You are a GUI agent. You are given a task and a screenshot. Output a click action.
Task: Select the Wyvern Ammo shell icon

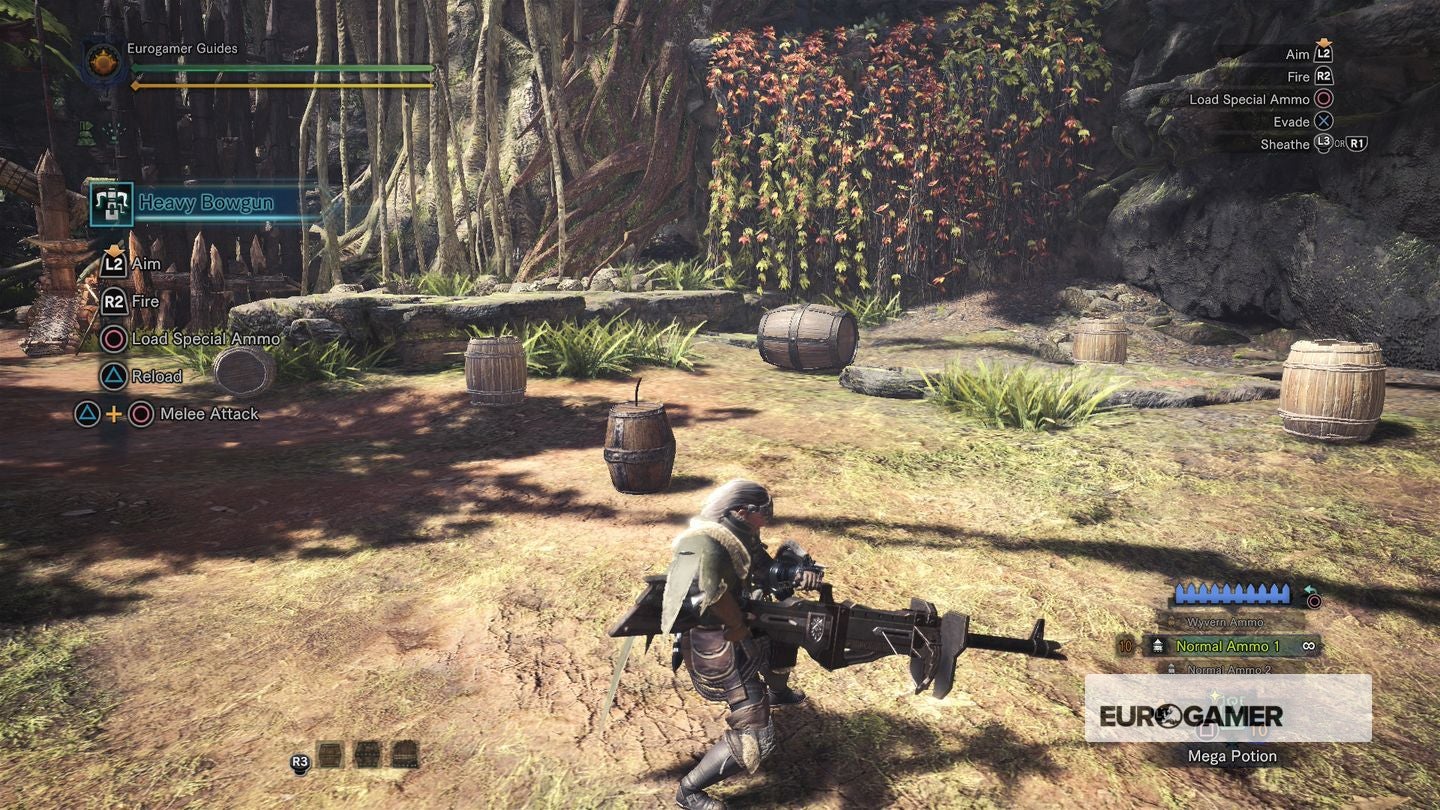(1171, 620)
